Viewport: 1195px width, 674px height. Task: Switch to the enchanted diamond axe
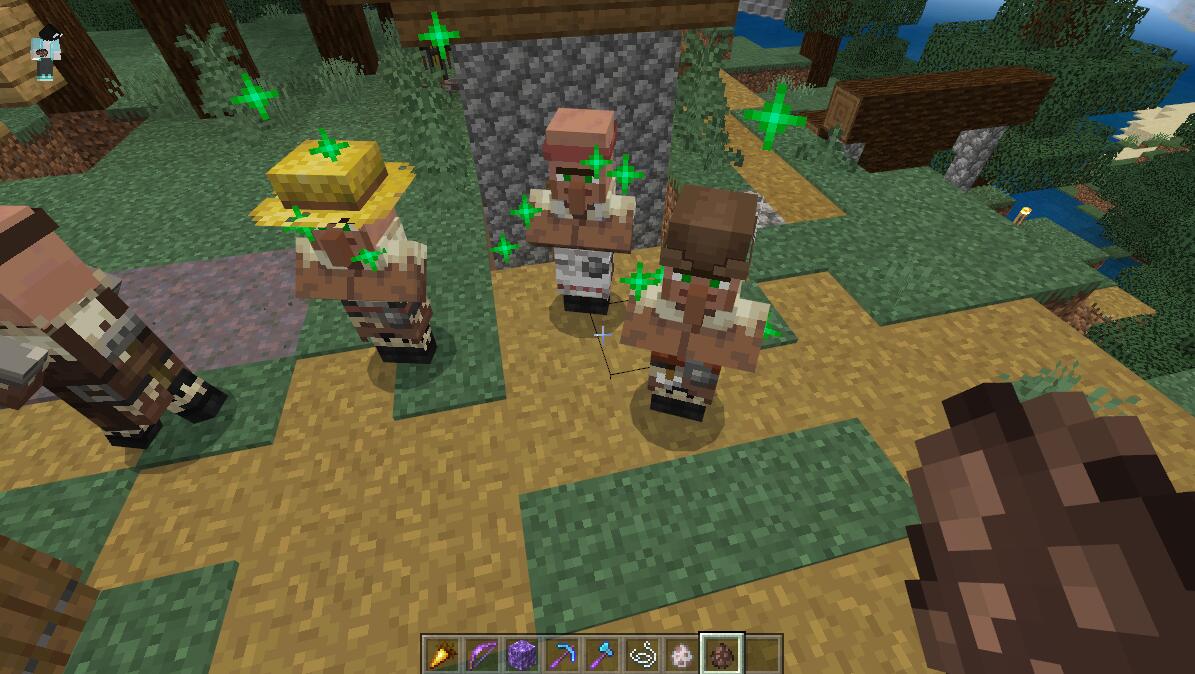[601, 654]
